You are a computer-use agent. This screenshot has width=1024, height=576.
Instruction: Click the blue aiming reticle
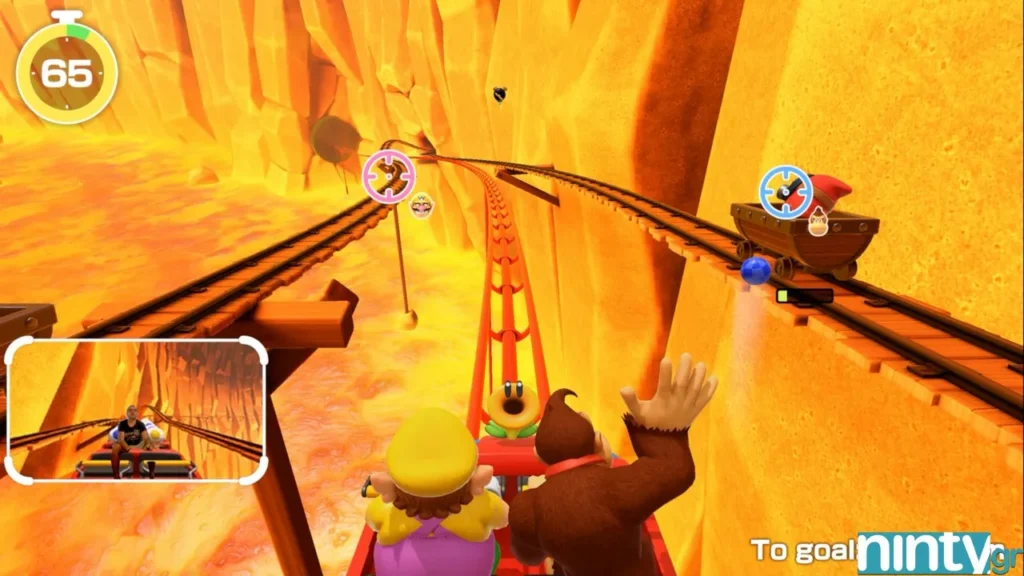click(785, 191)
